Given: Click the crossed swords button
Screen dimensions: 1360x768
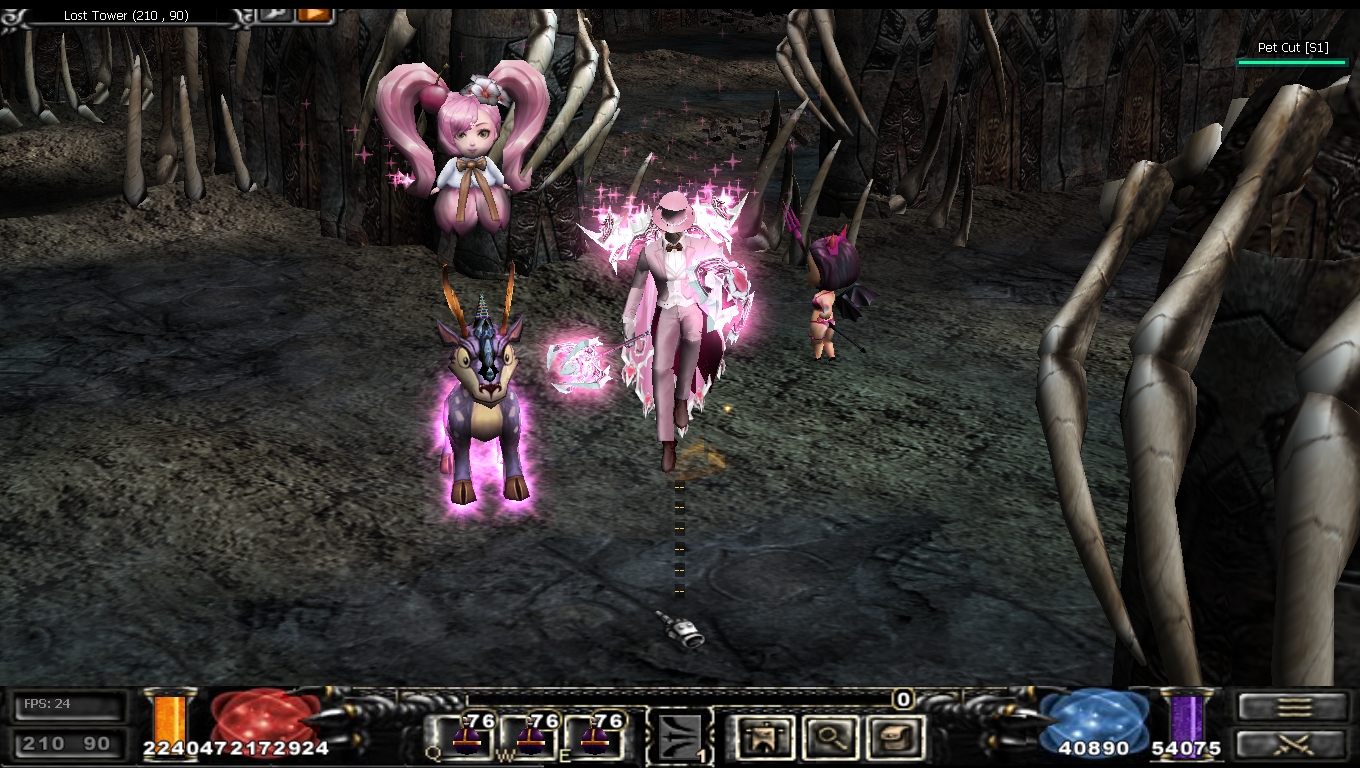Looking at the screenshot, I should pos(1293,743).
